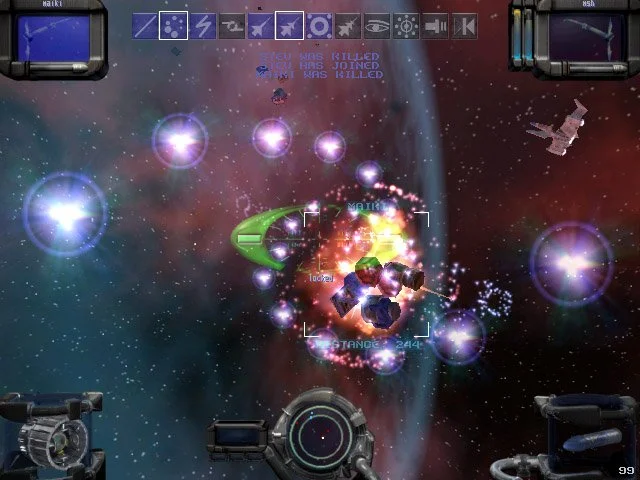Activate the ring-shaped icon in the toolbar
The width and height of the screenshot is (640, 480).
click(320, 26)
